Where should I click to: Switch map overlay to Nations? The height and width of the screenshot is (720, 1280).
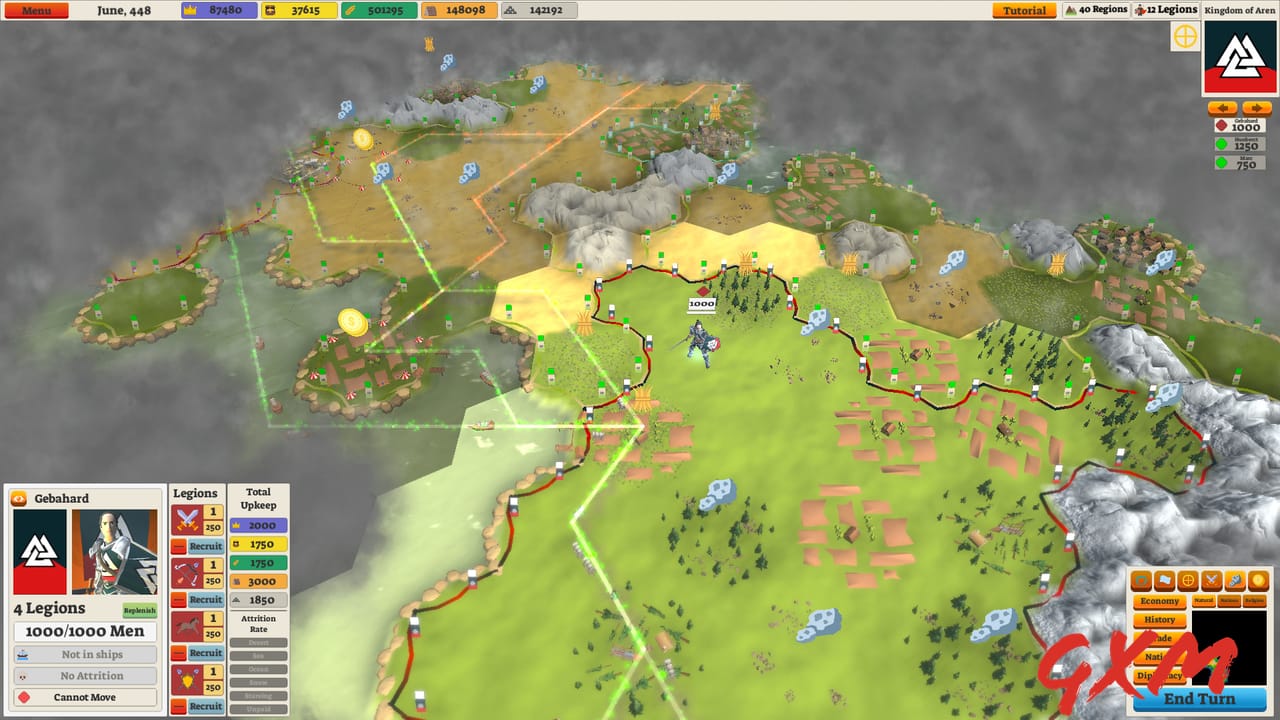(1231, 601)
